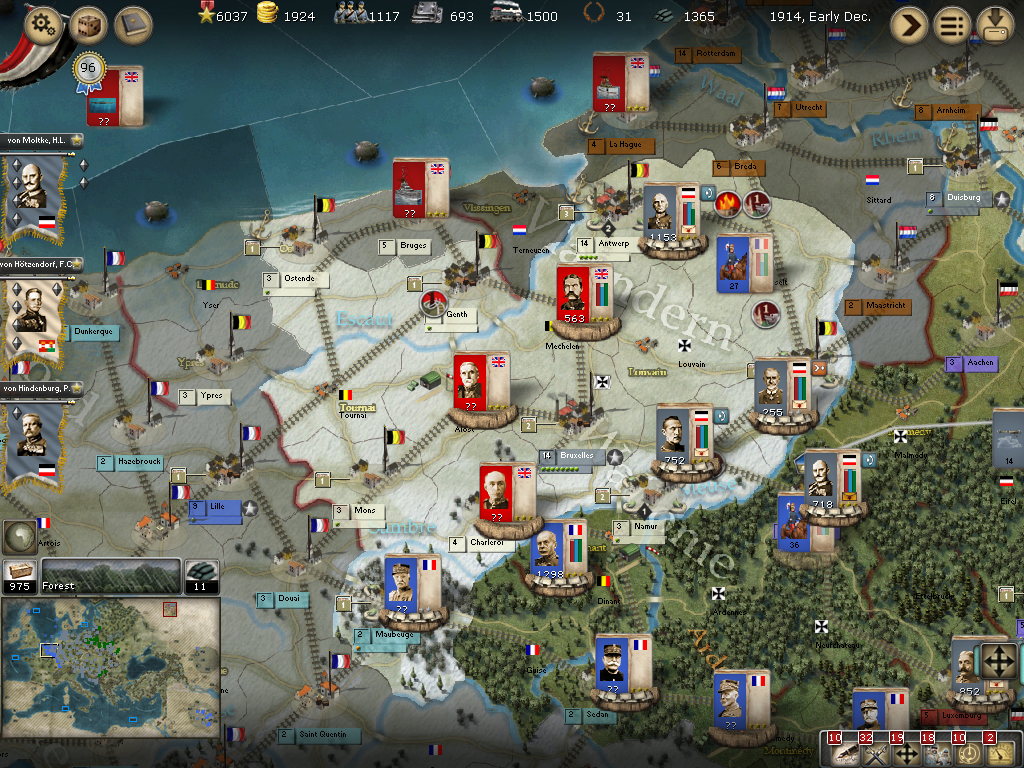Select the crossed swords combat icon
Viewport: 1024px width, 768px height.
pos(874,752)
